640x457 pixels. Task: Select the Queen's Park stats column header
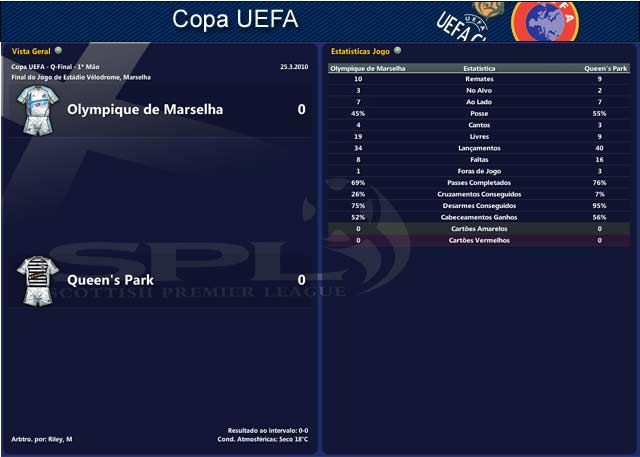(x=606, y=69)
